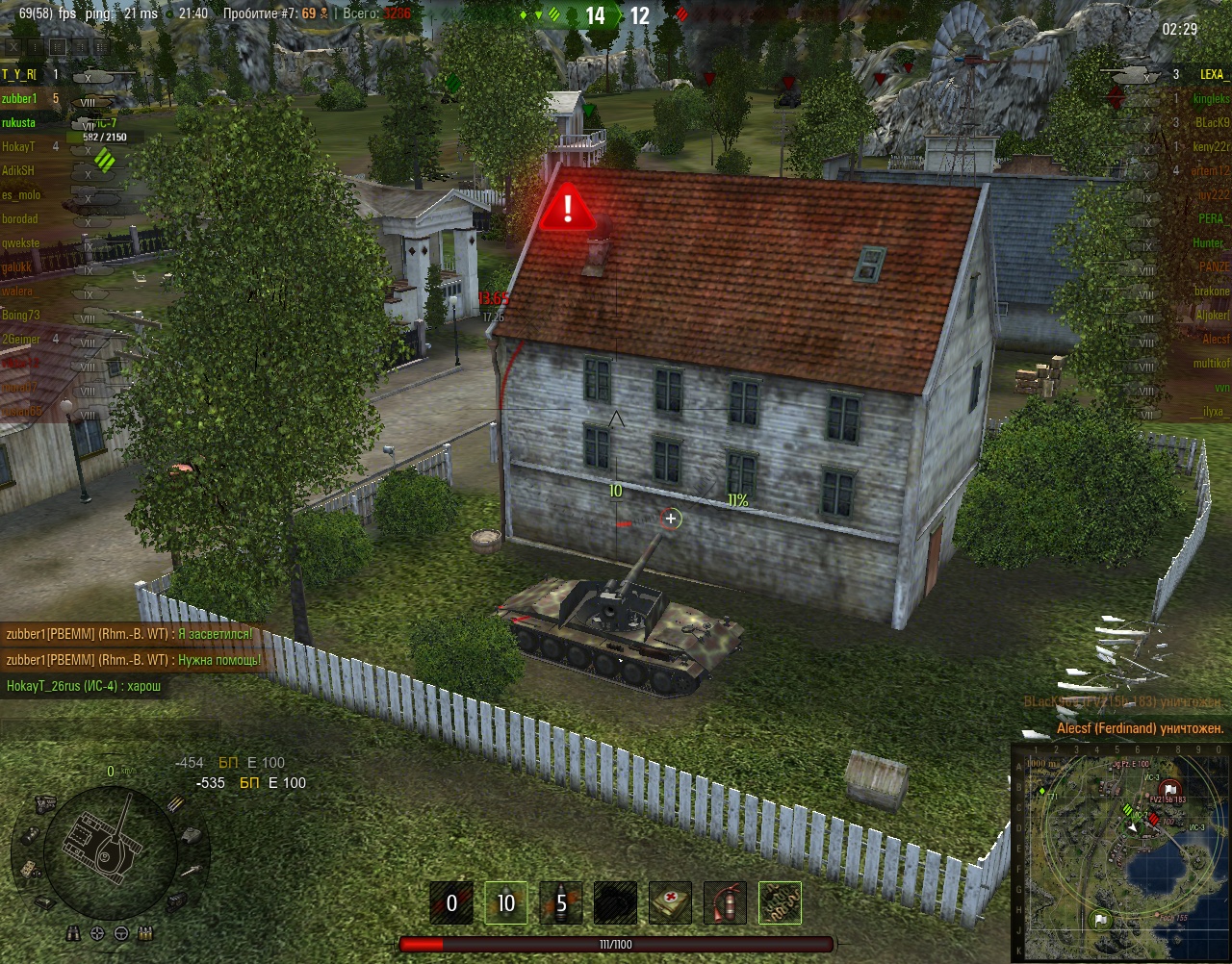Select player Boing73 in the team list
The height and width of the screenshot is (964, 1232).
tap(20, 315)
